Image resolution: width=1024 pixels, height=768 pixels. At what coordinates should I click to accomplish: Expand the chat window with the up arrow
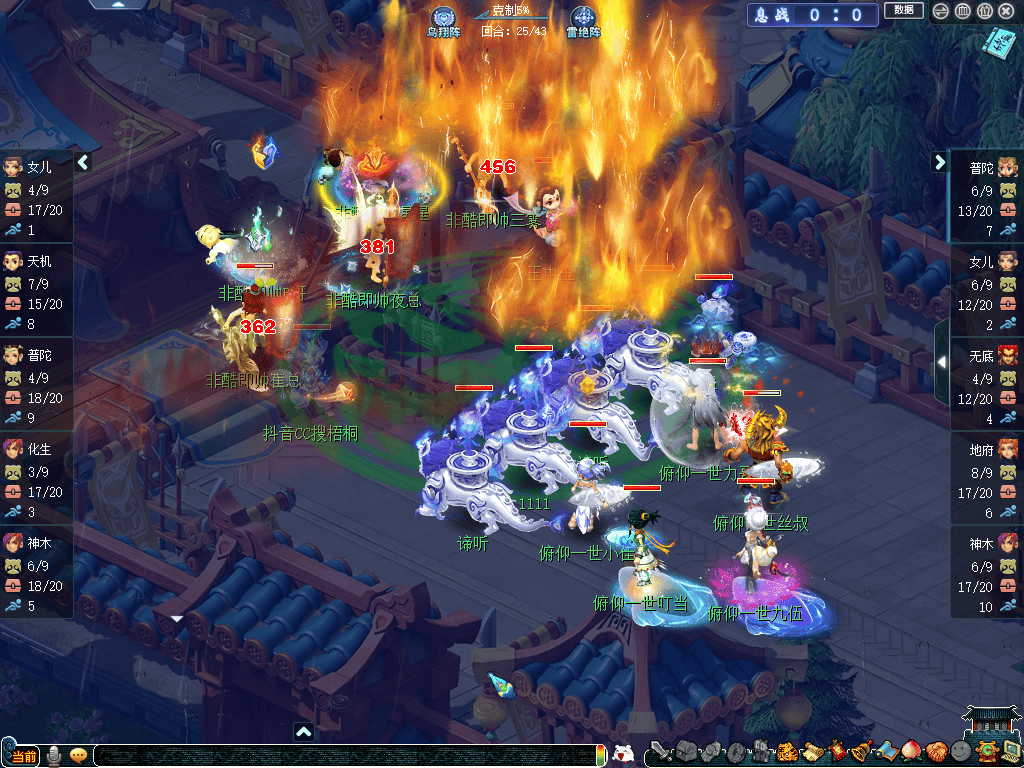click(x=304, y=732)
